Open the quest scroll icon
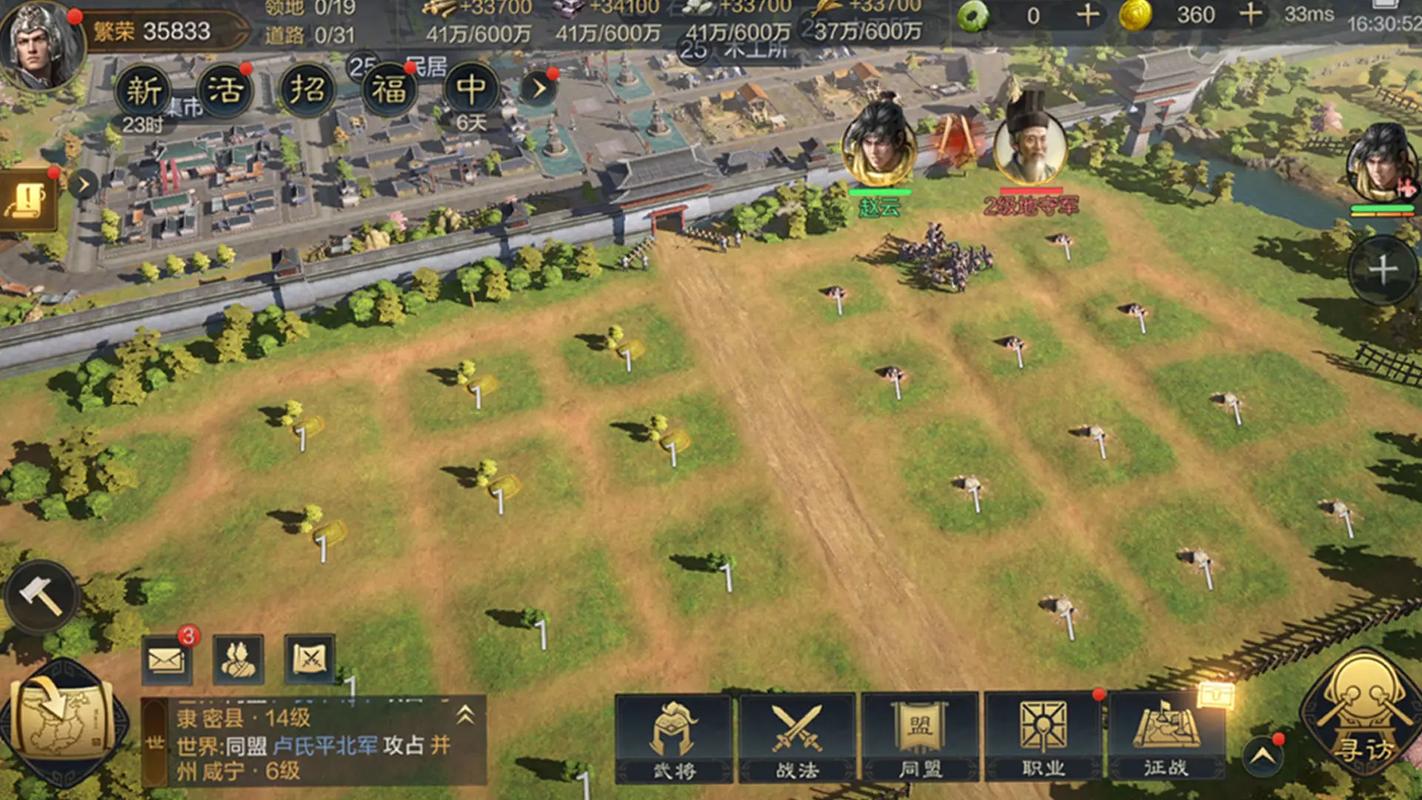Image resolution: width=1422 pixels, height=800 pixels. (27, 201)
